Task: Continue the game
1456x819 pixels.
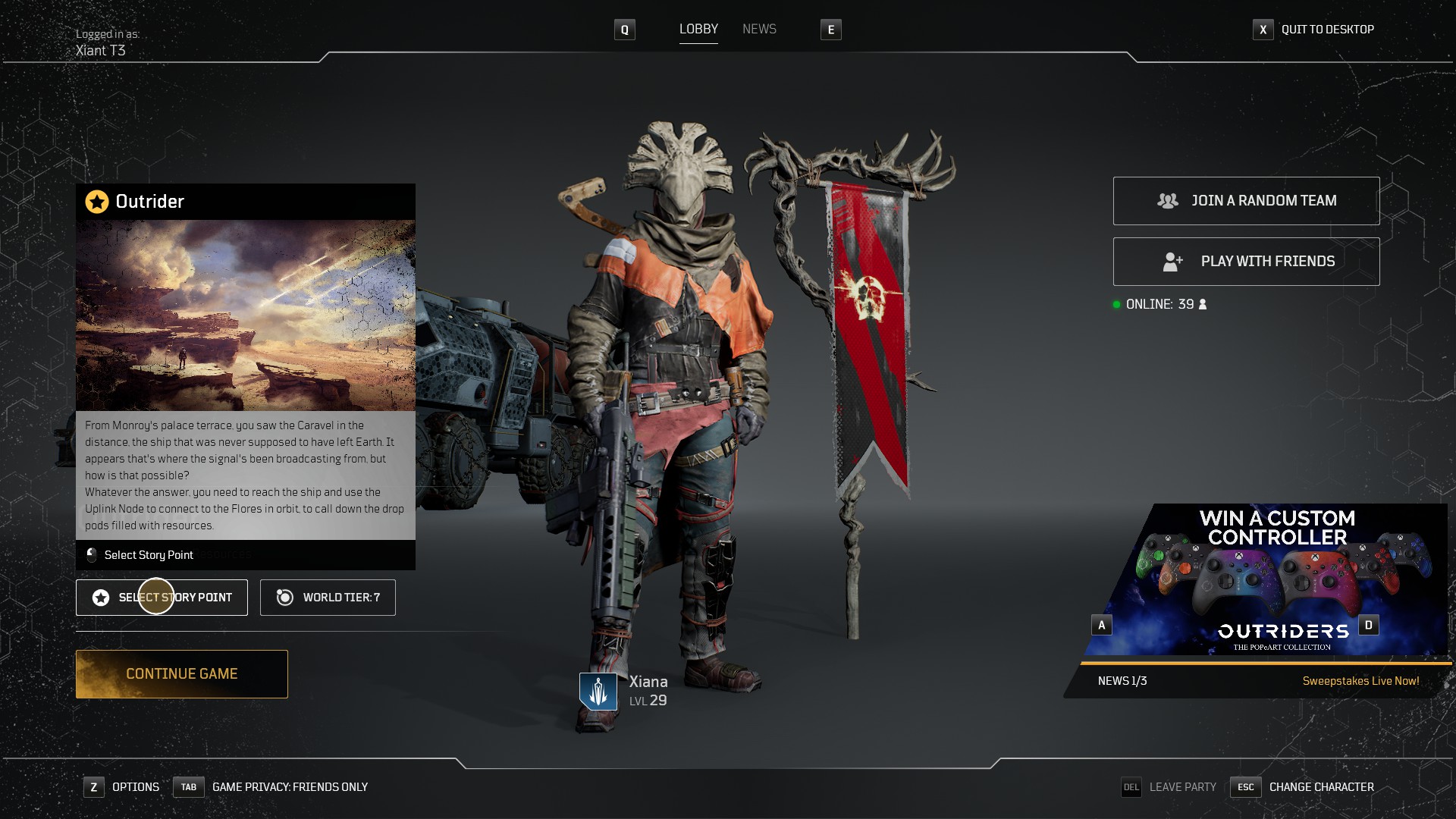Action: click(x=182, y=674)
